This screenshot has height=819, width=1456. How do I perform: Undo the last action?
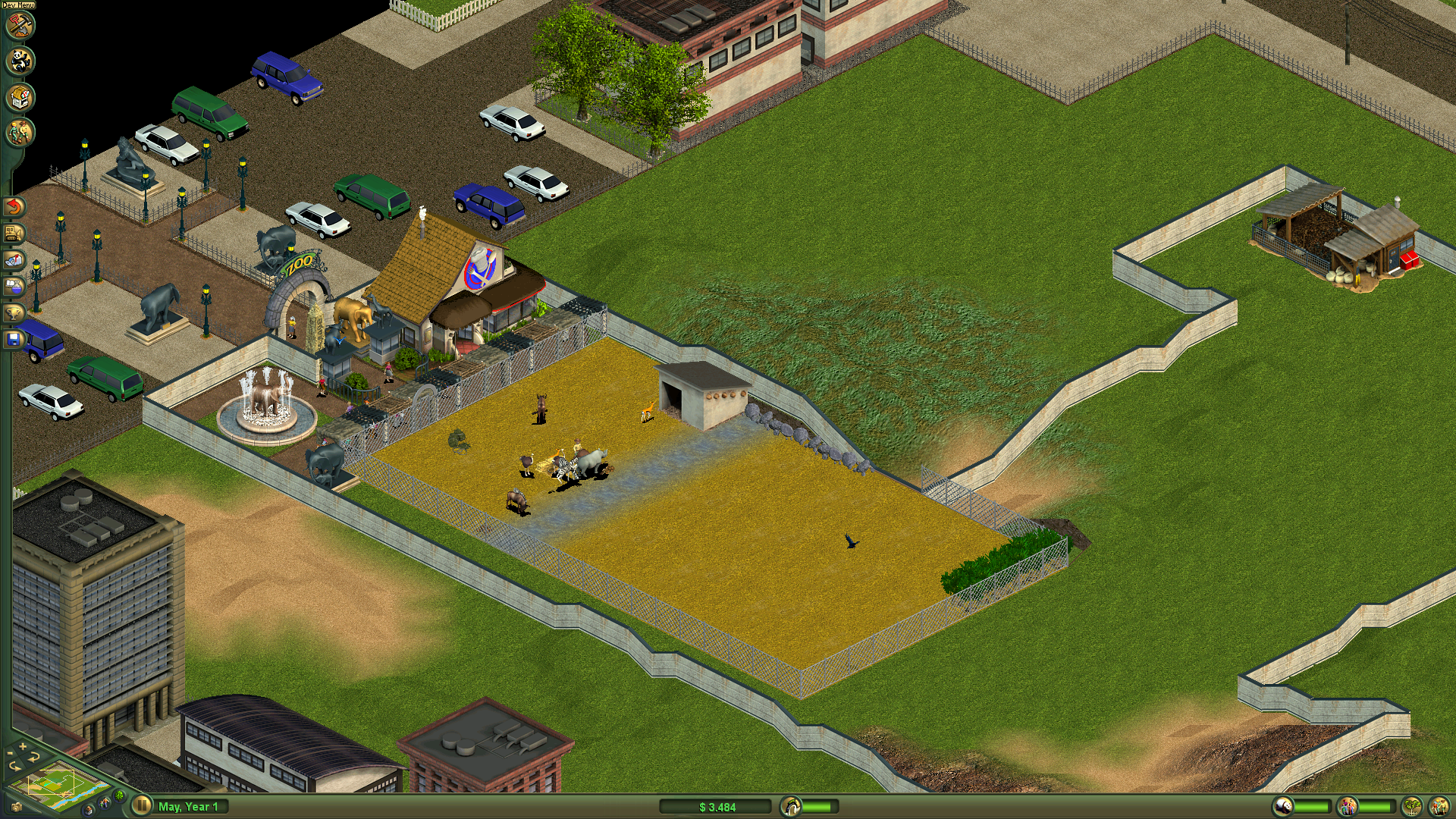(x=14, y=206)
